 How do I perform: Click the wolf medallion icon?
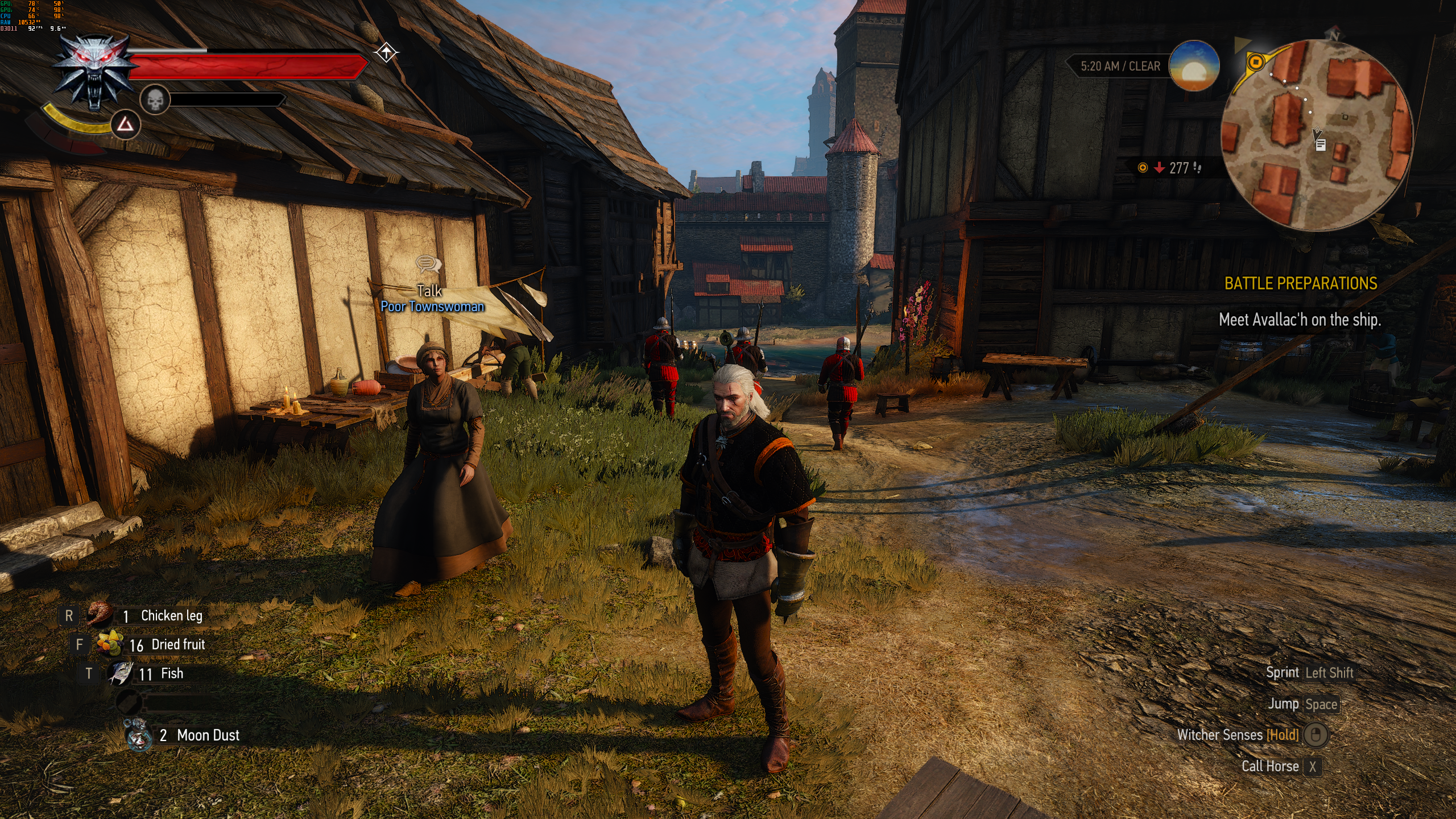(x=95, y=71)
